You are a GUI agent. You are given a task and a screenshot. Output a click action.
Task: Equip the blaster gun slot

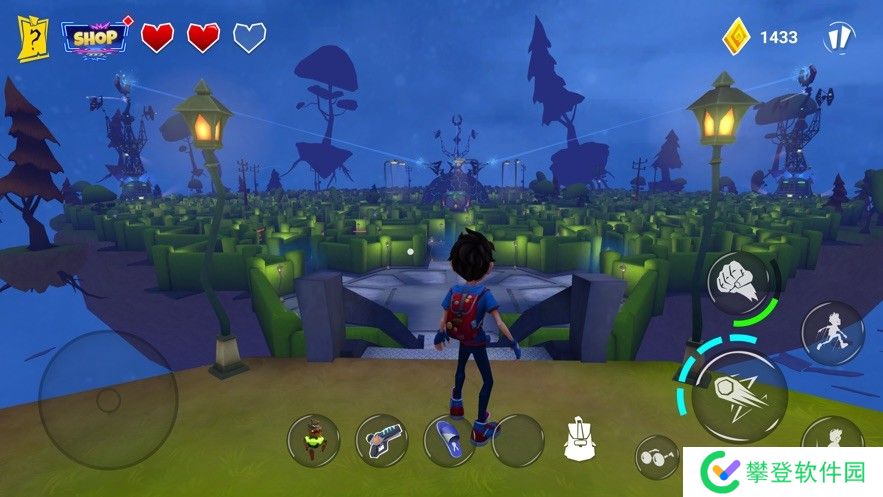(381, 440)
